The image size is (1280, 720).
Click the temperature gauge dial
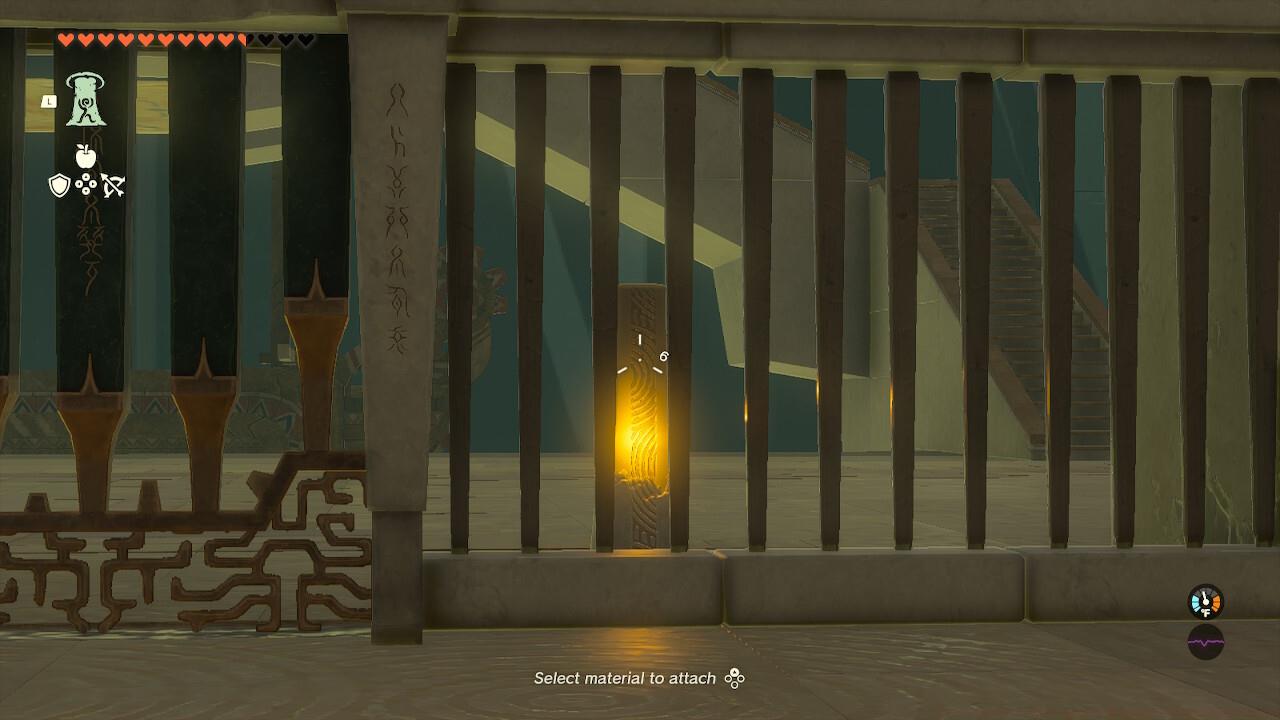pos(1205,602)
